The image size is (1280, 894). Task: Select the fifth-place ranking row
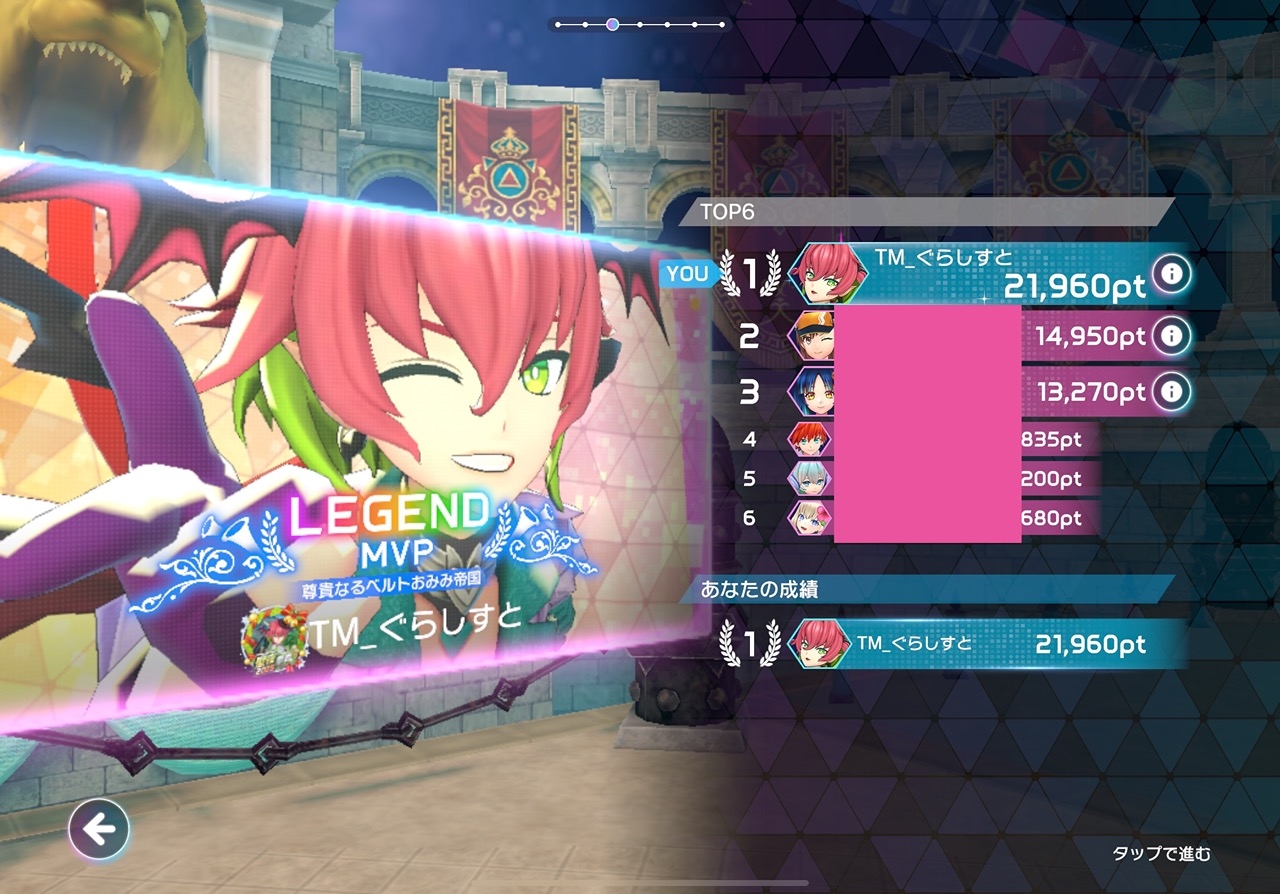point(920,479)
